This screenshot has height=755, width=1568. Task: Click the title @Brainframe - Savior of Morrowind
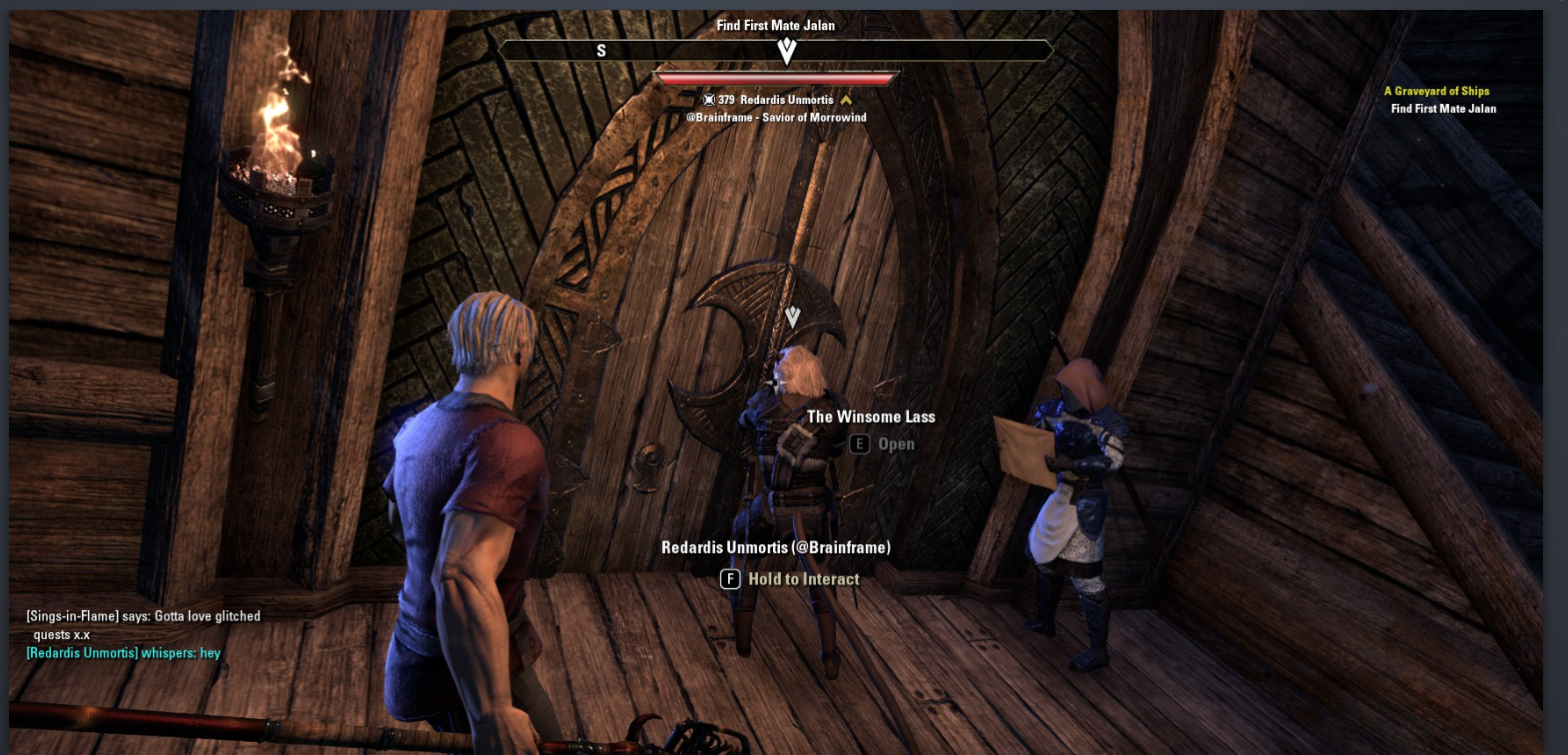click(776, 117)
